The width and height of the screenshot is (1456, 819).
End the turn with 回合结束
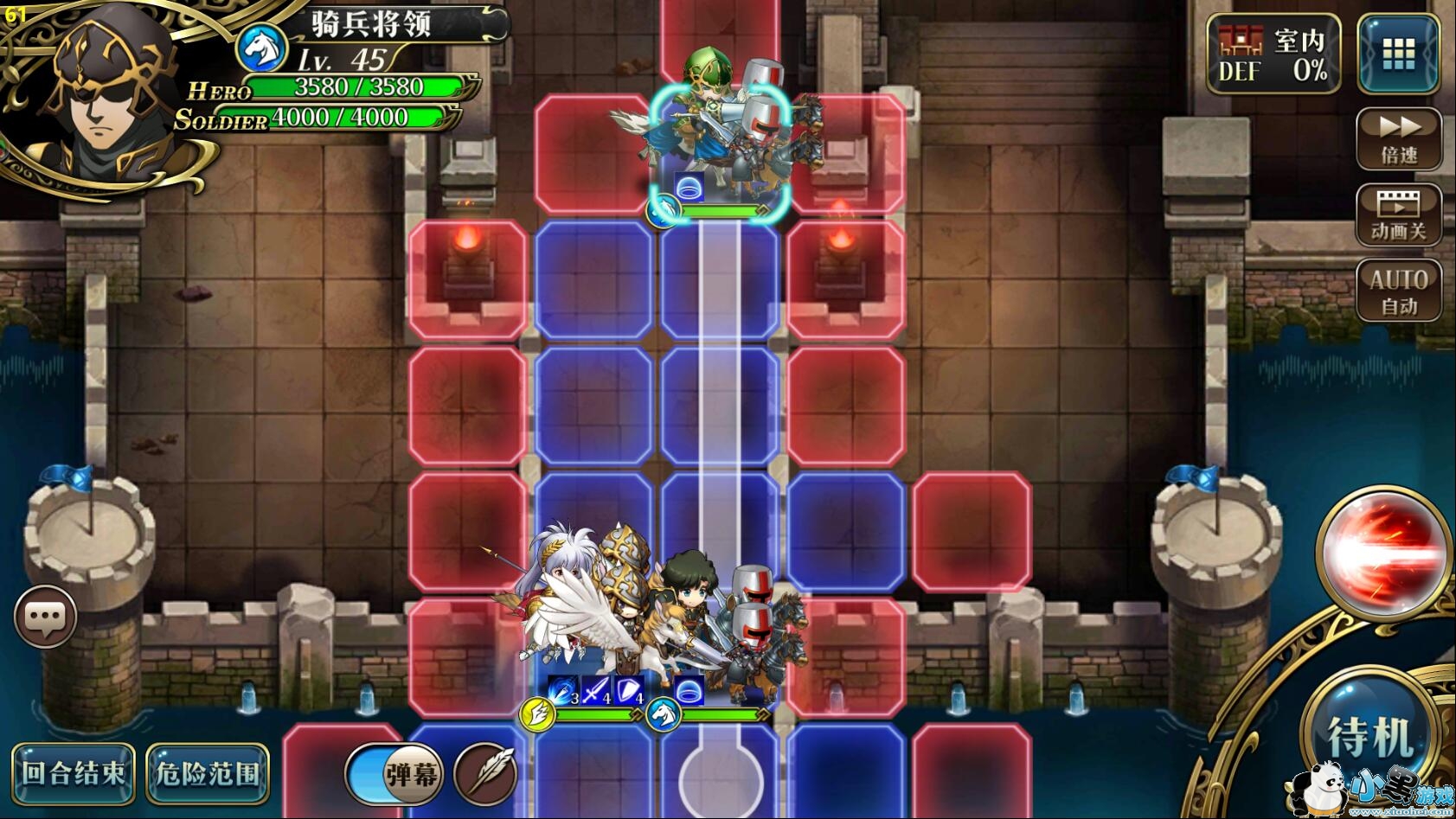point(73,772)
